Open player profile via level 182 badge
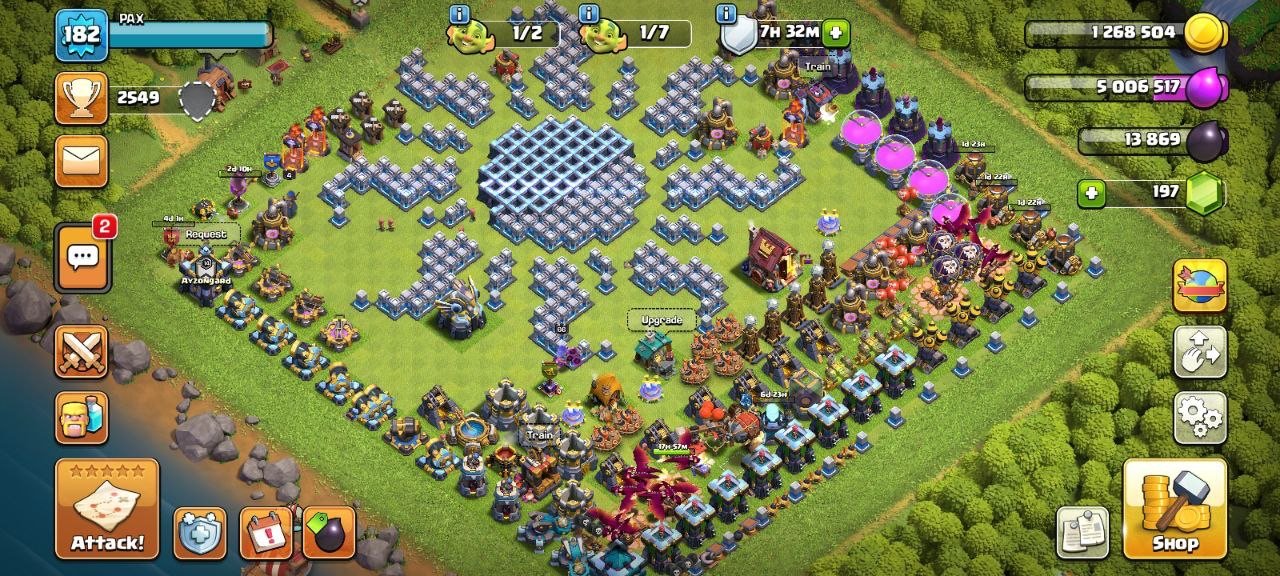Image resolution: width=1280 pixels, height=576 pixels. [81, 35]
